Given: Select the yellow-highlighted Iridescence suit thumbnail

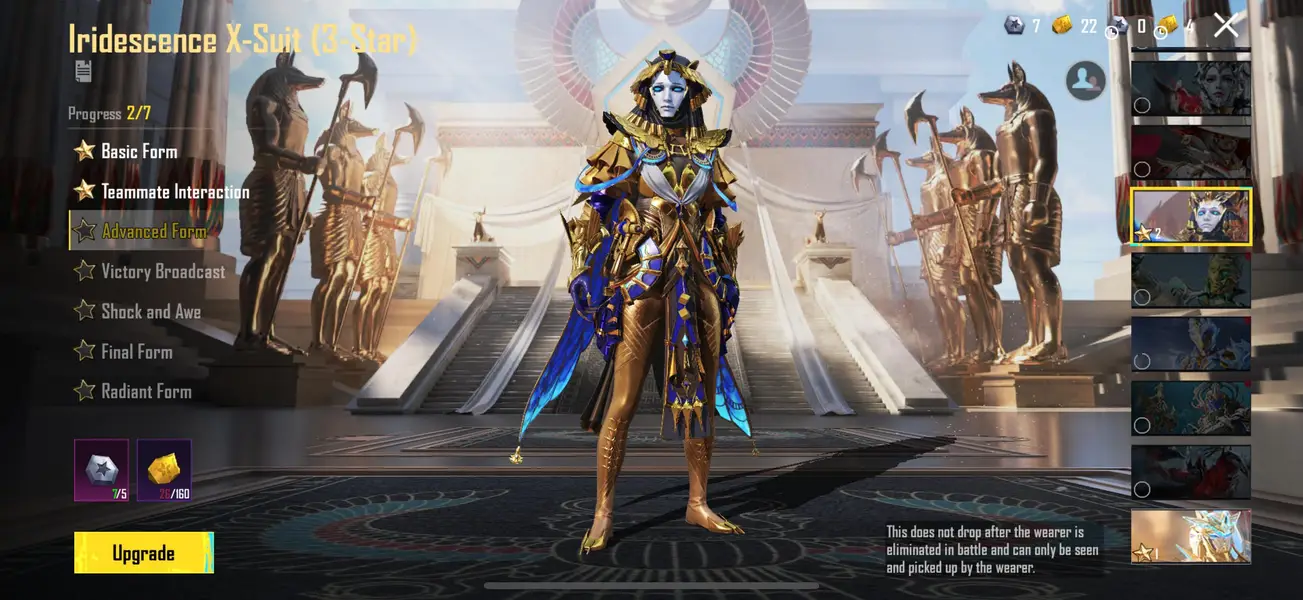Looking at the screenshot, I should point(1191,216).
